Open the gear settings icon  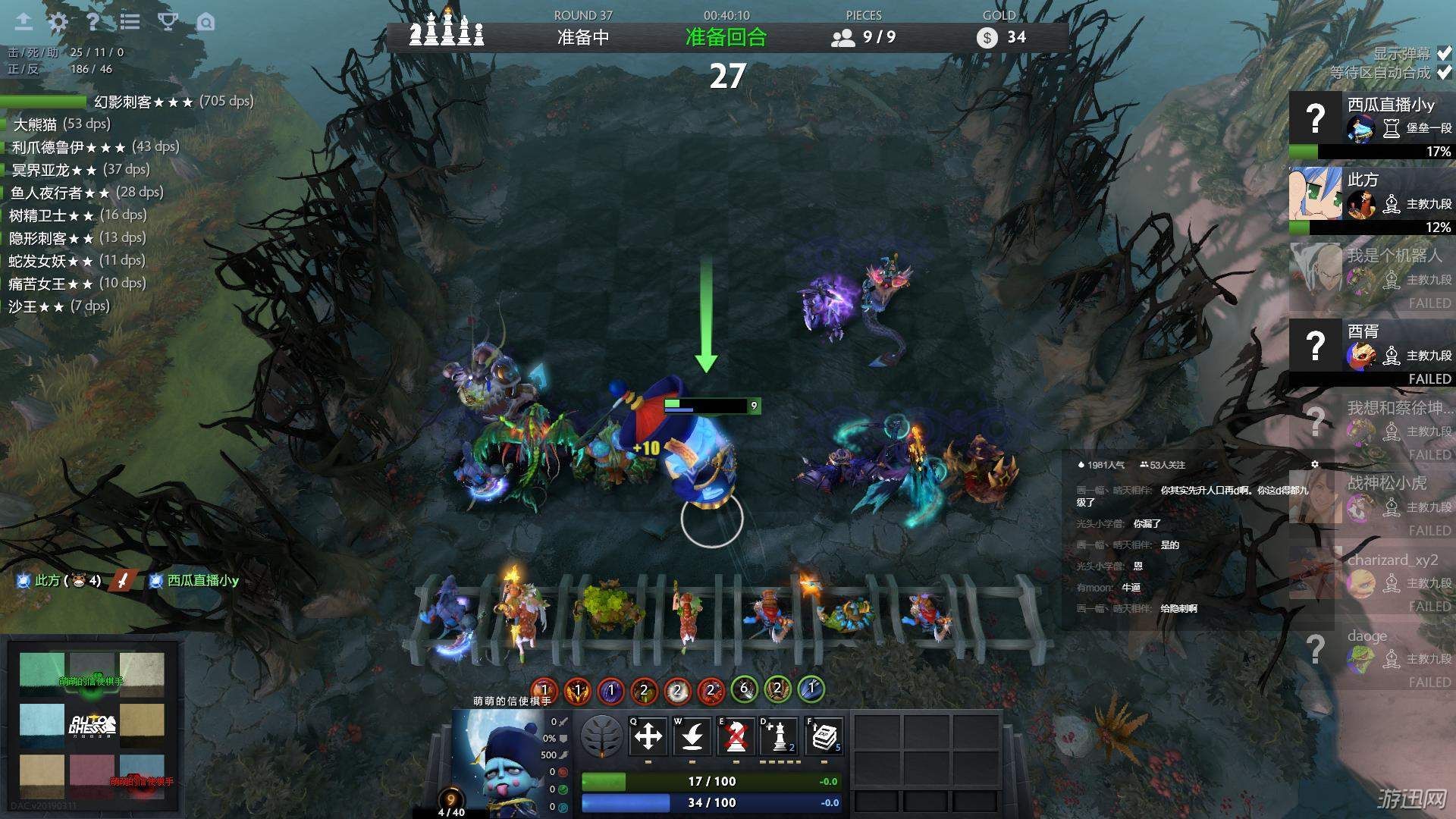[x=58, y=22]
